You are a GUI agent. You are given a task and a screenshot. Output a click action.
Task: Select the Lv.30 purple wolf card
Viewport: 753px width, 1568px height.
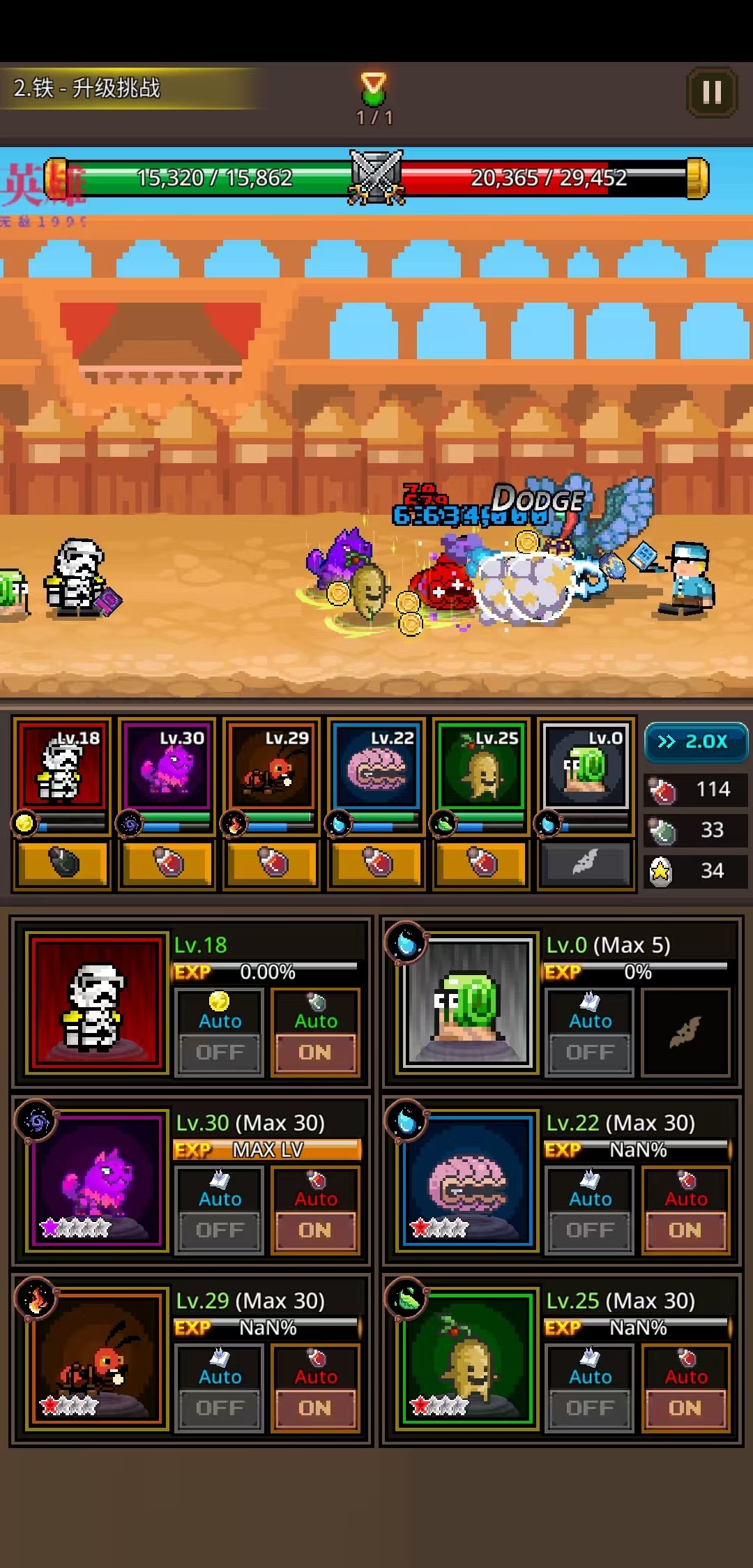pos(167,766)
